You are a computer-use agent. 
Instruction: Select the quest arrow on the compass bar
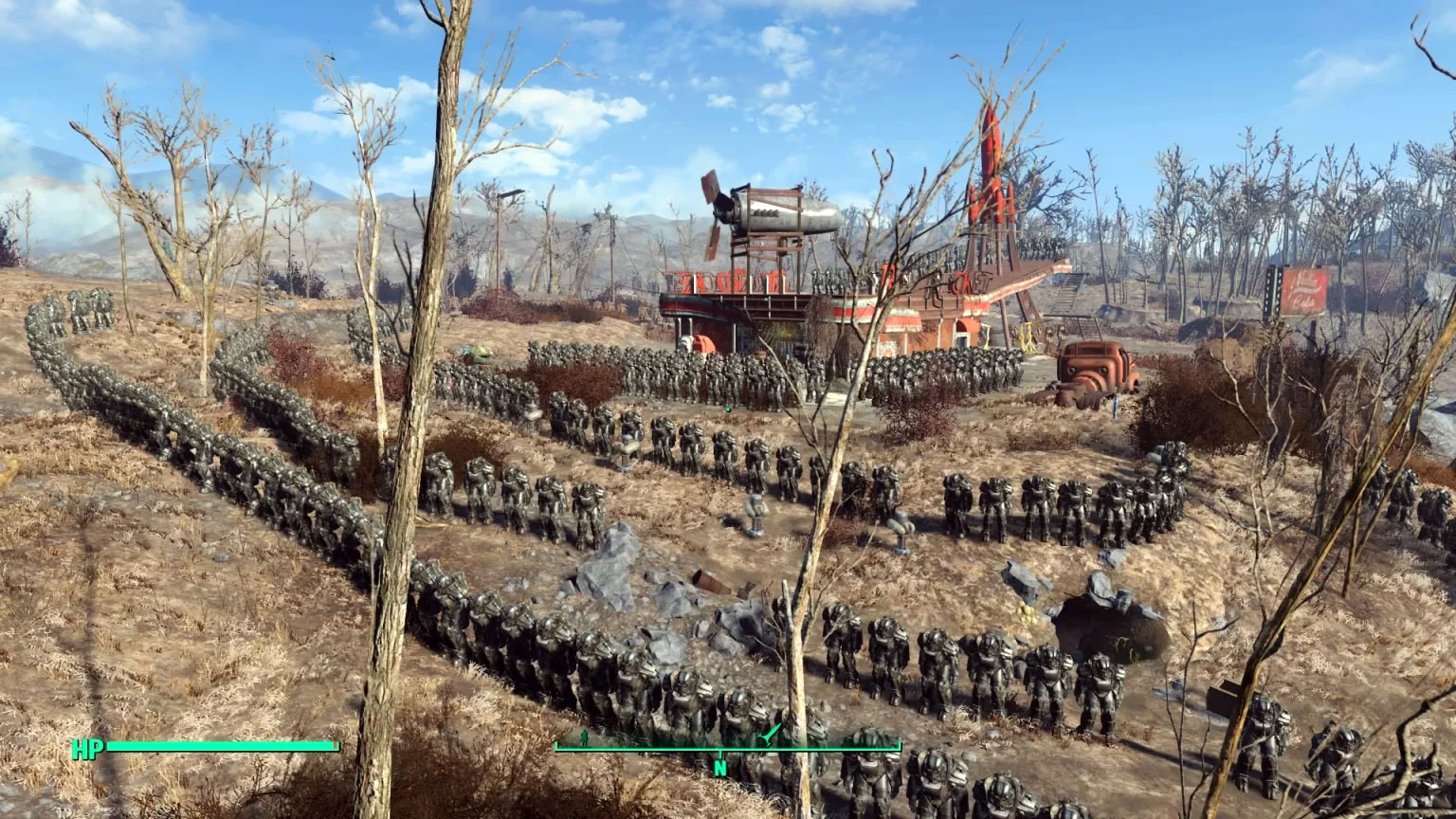tap(768, 735)
